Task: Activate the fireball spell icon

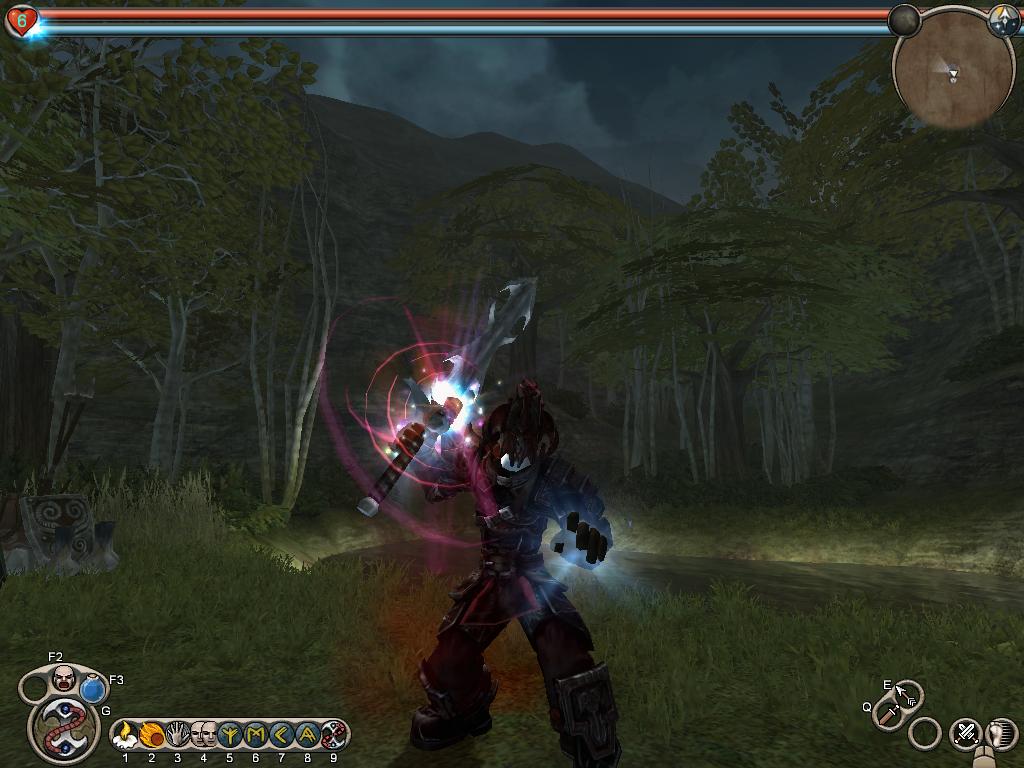Action: (x=152, y=735)
